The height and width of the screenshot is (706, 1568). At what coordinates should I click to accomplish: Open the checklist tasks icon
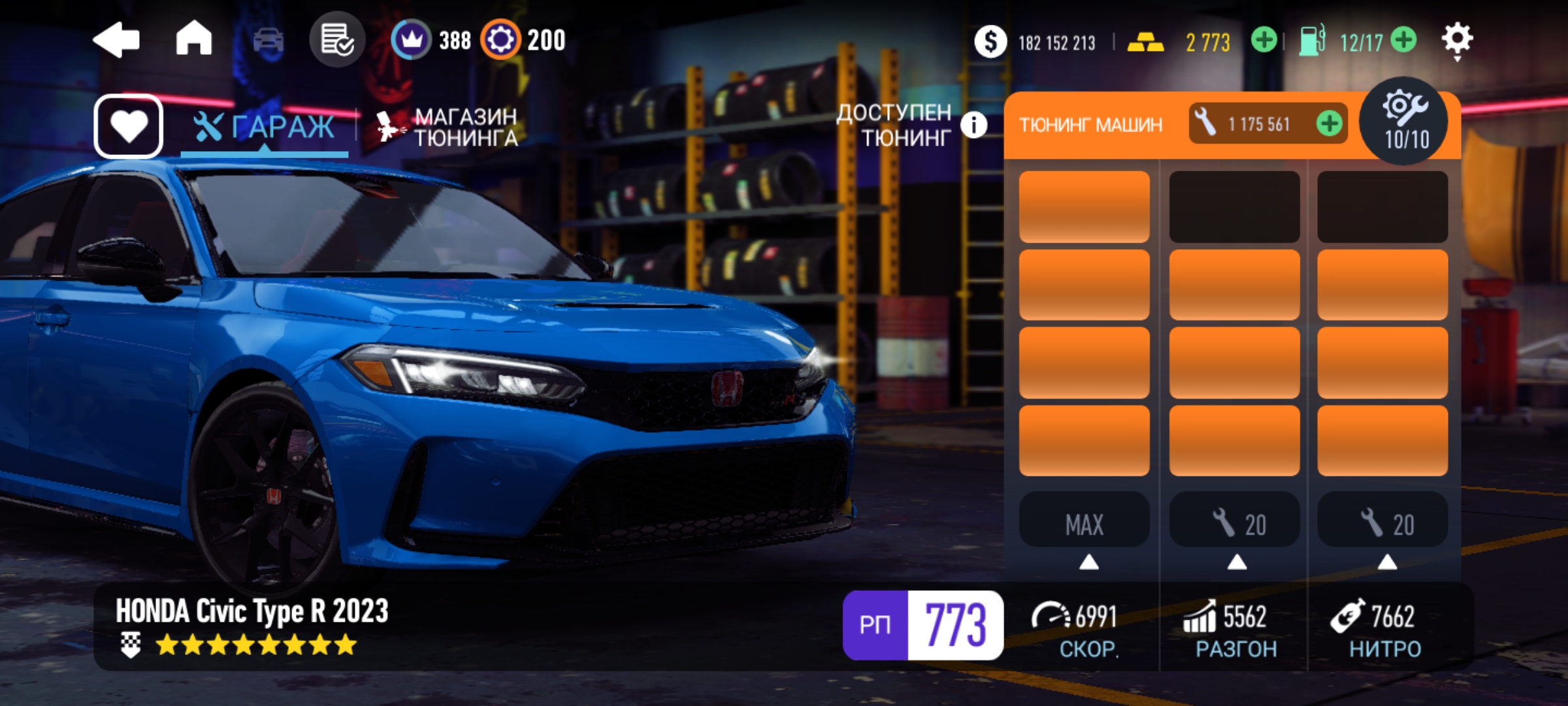[x=337, y=41]
